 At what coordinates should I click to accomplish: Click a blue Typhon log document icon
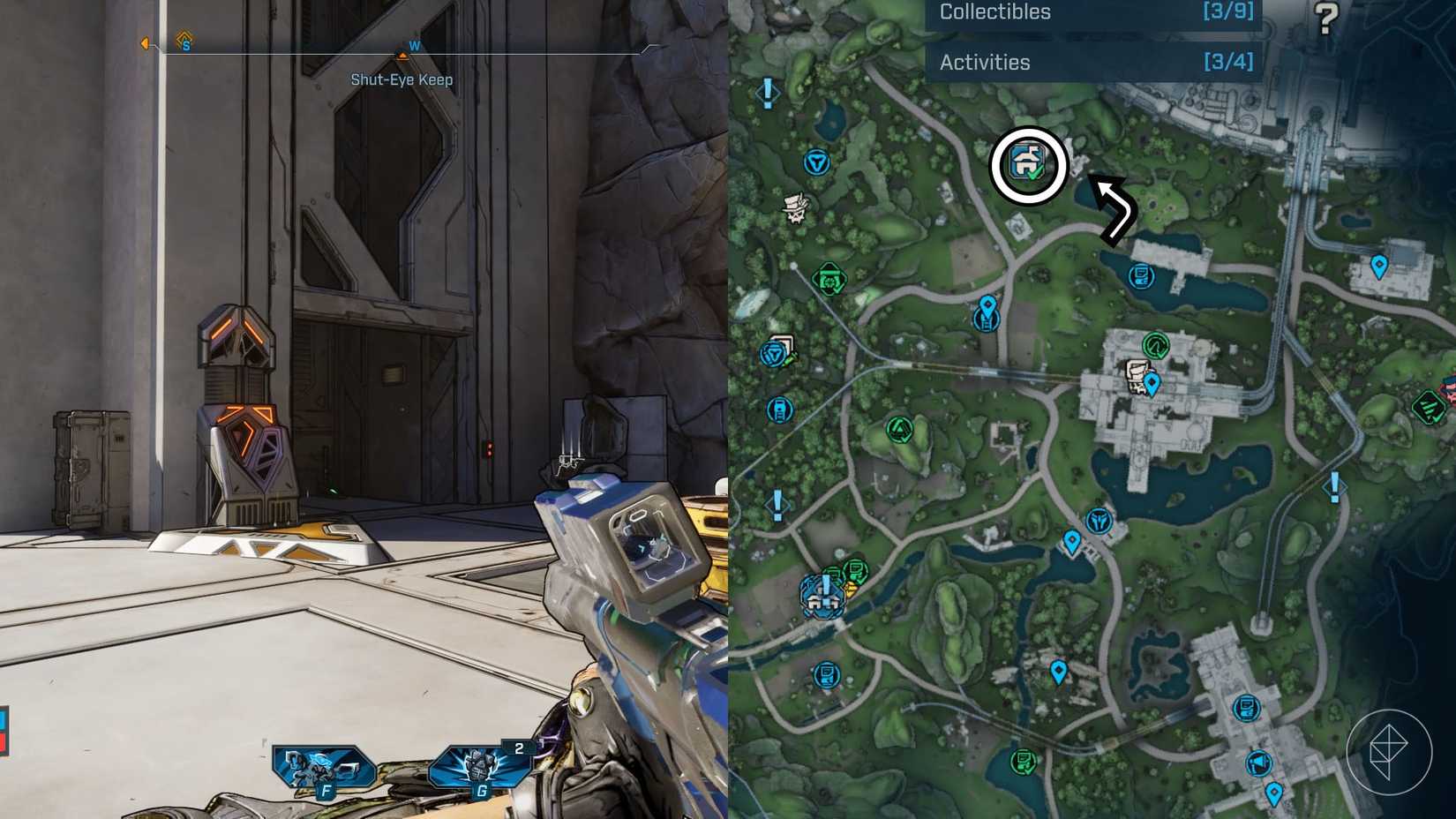(x=1142, y=274)
